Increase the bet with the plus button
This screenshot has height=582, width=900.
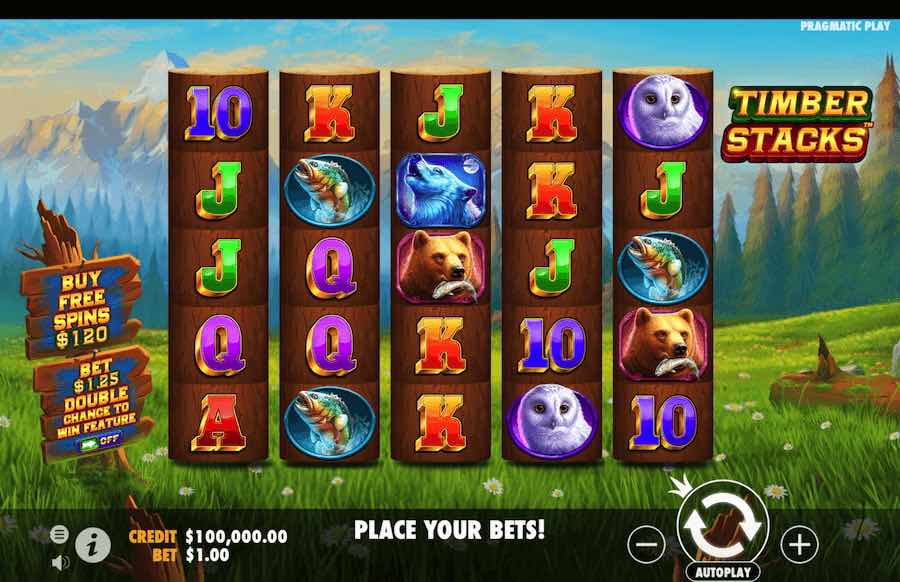[799, 544]
